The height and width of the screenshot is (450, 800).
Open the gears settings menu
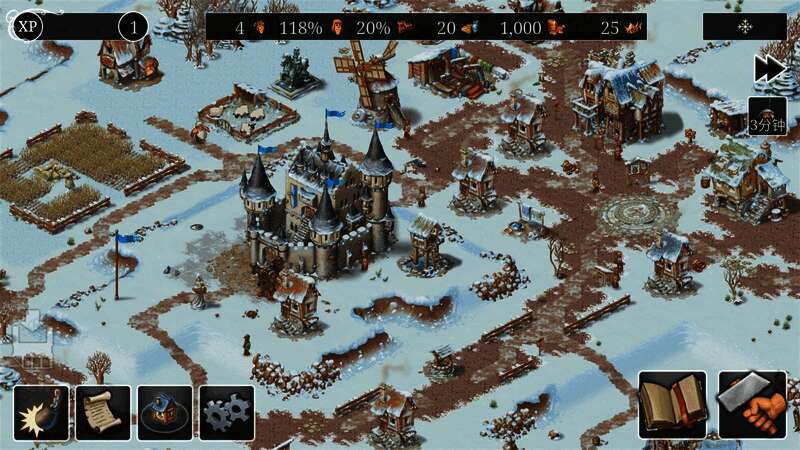(x=227, y=413)
